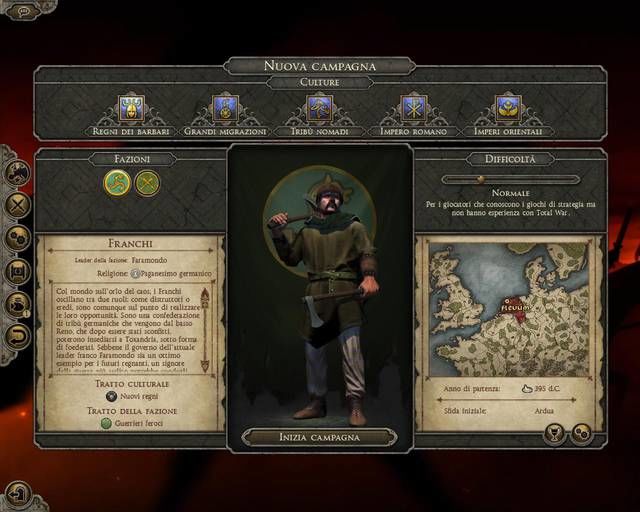Click the campaign start map preview

(x=510, y=310)
